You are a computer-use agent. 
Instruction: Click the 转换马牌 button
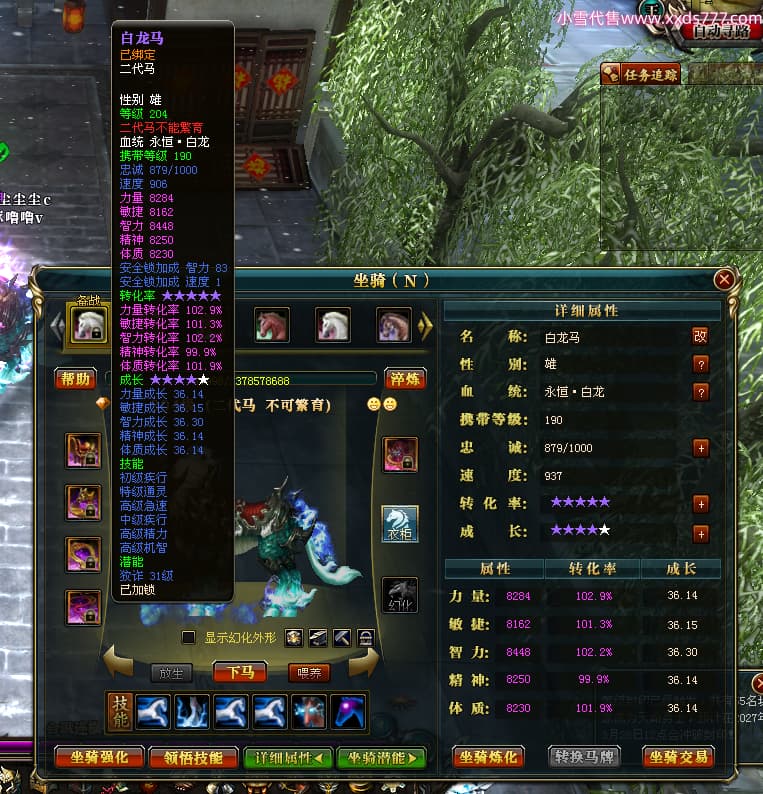click(x=584, y=757)
